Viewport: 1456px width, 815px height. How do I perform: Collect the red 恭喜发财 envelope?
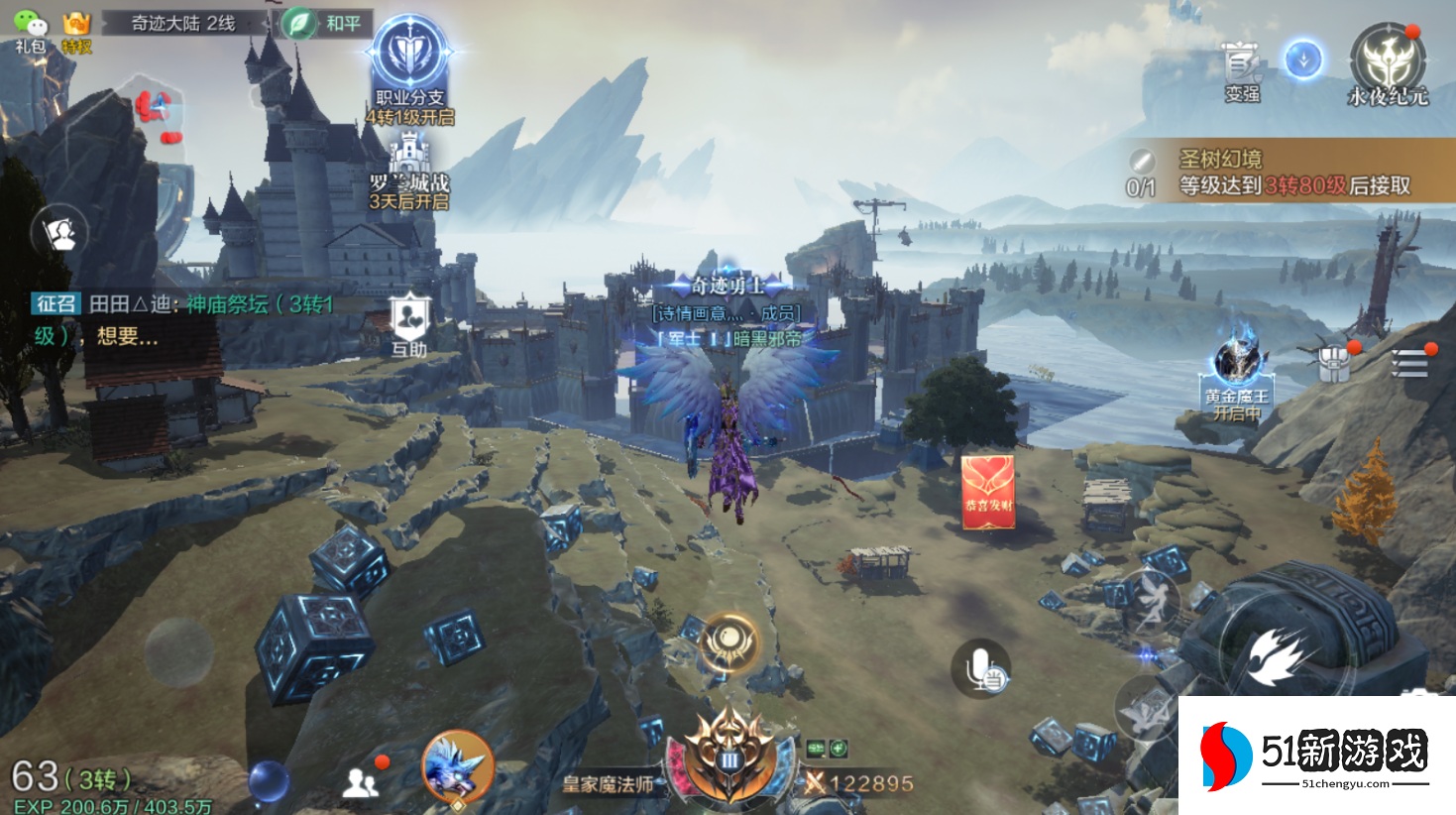[x=987, y=492]
